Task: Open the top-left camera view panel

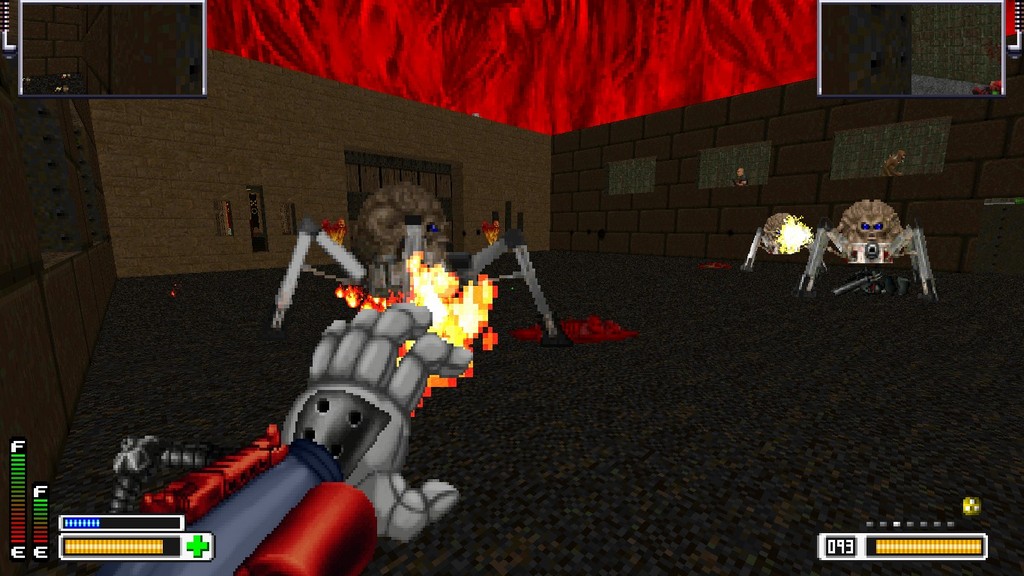Action: 112,47
